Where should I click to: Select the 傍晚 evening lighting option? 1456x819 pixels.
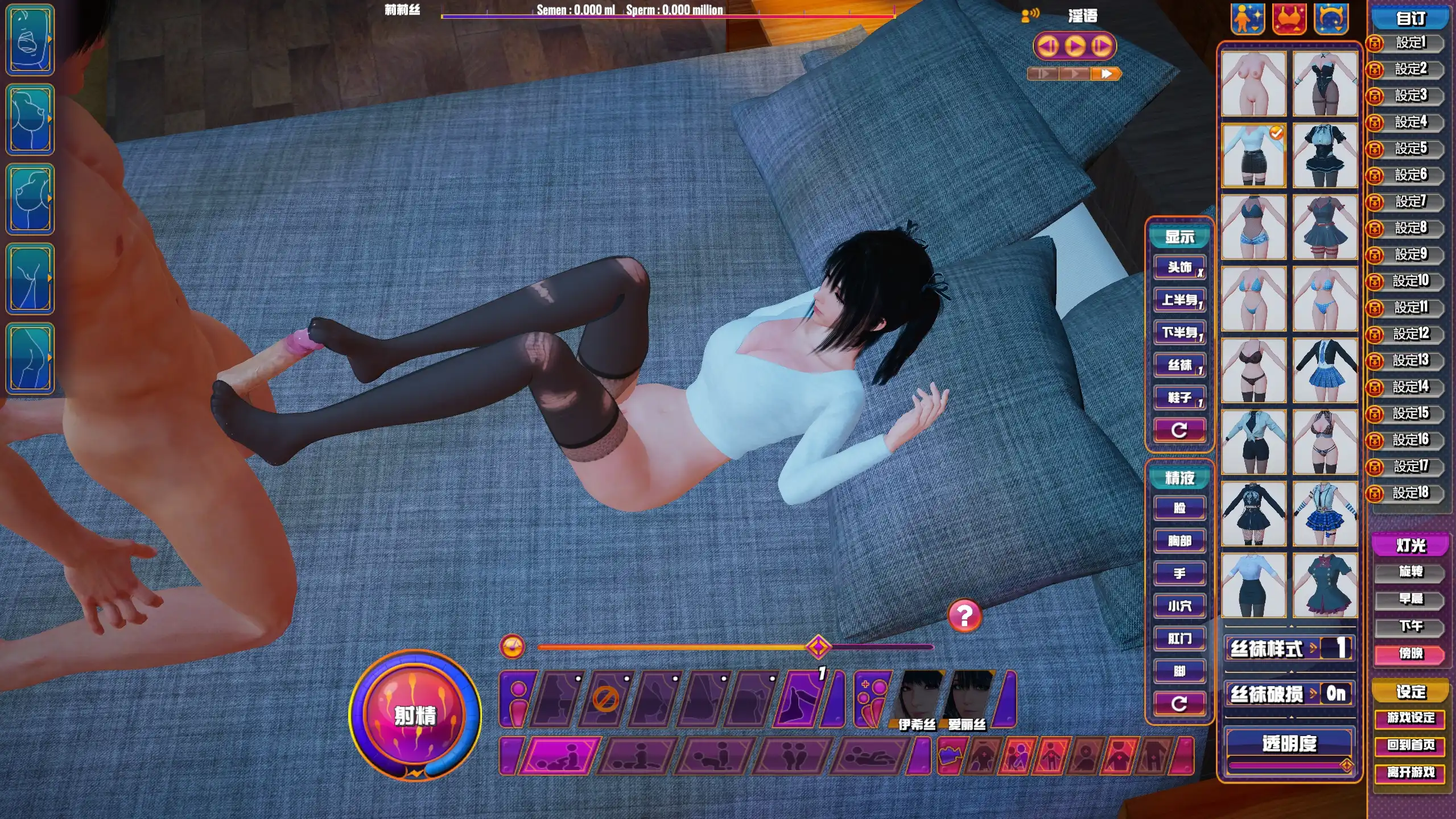coord(1410,653)
